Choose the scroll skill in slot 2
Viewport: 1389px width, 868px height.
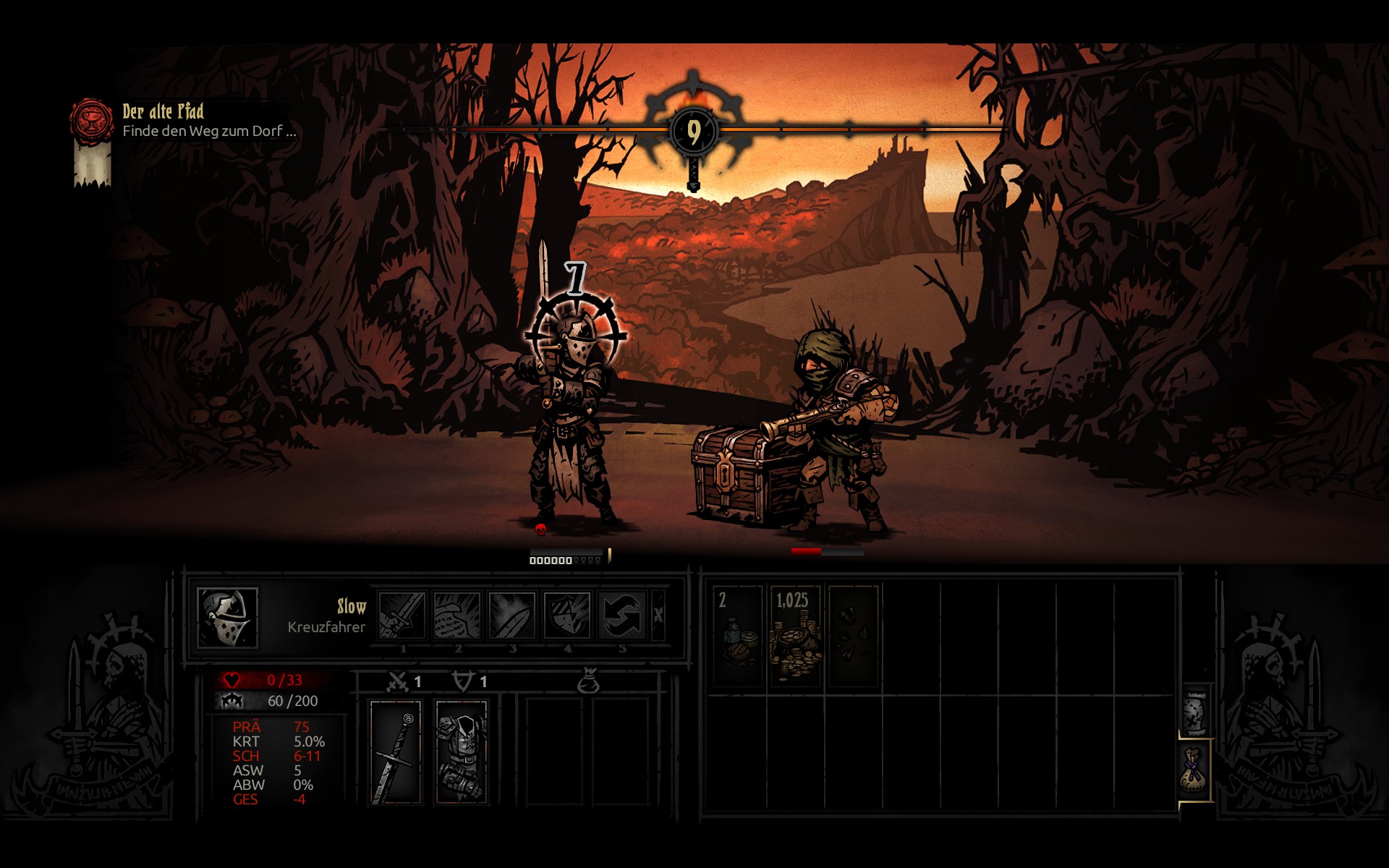coord(456,615)
